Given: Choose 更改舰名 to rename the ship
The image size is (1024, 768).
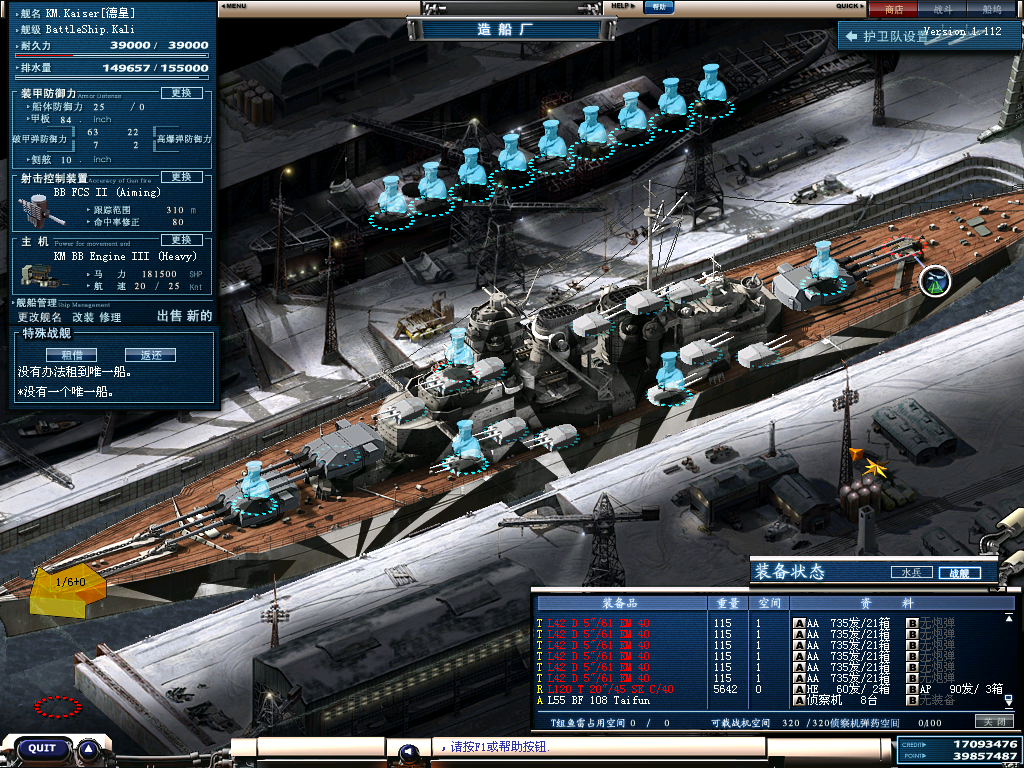Looking at the screenshot, I should tap(40, 317).
